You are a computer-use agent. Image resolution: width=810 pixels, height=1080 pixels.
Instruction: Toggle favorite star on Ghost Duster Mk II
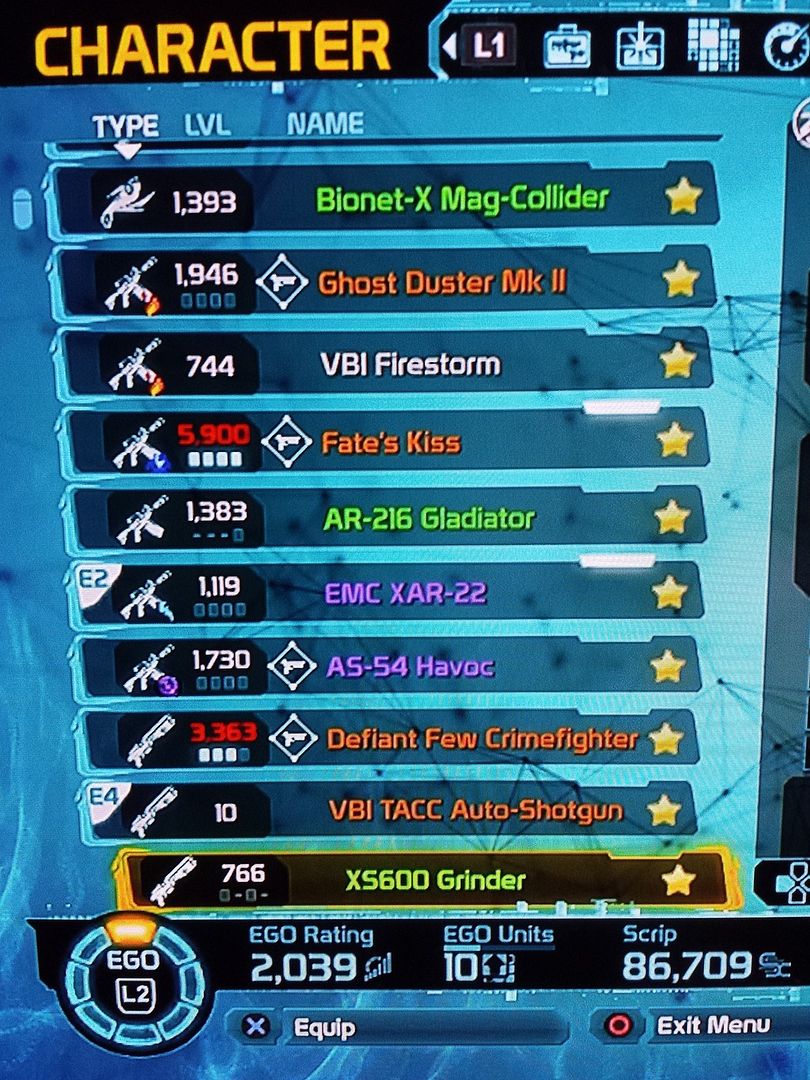[x=680, y=281]
